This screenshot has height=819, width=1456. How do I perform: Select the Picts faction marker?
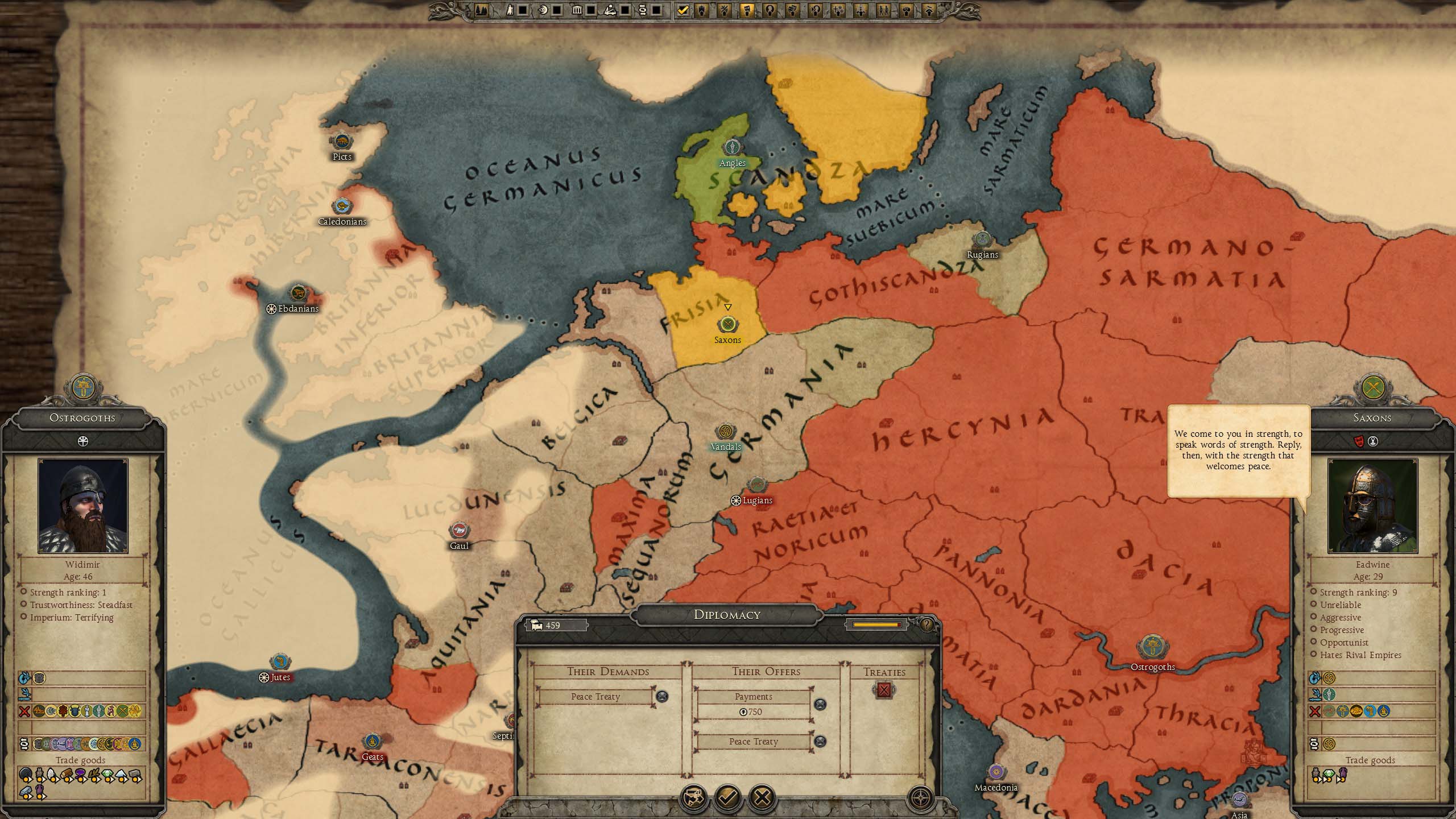[x=342, y=141]
